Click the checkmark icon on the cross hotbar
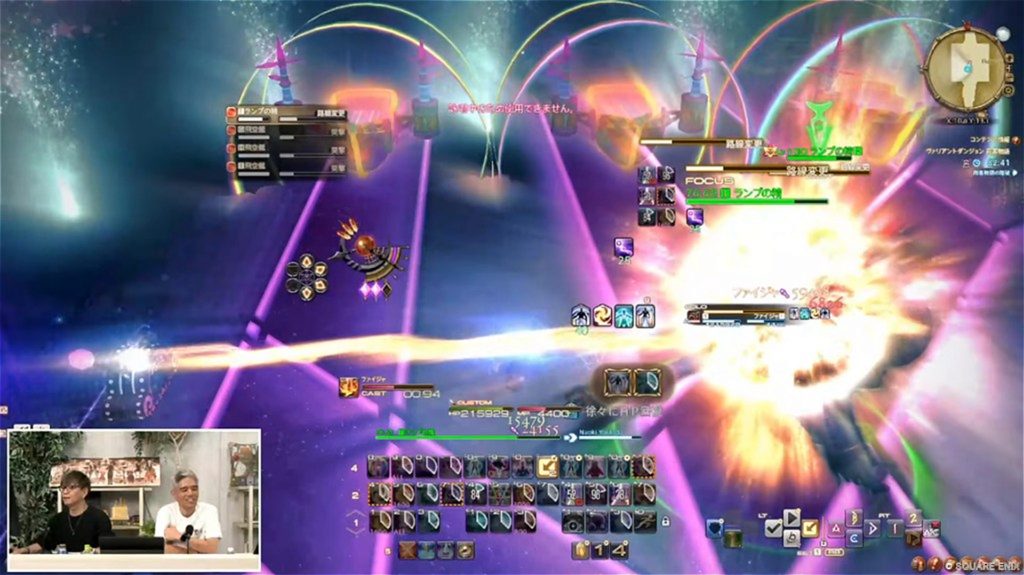Image resolution: width=1024 pixels, height=575 pixels. pyautogui.click(x=773, y=528)
